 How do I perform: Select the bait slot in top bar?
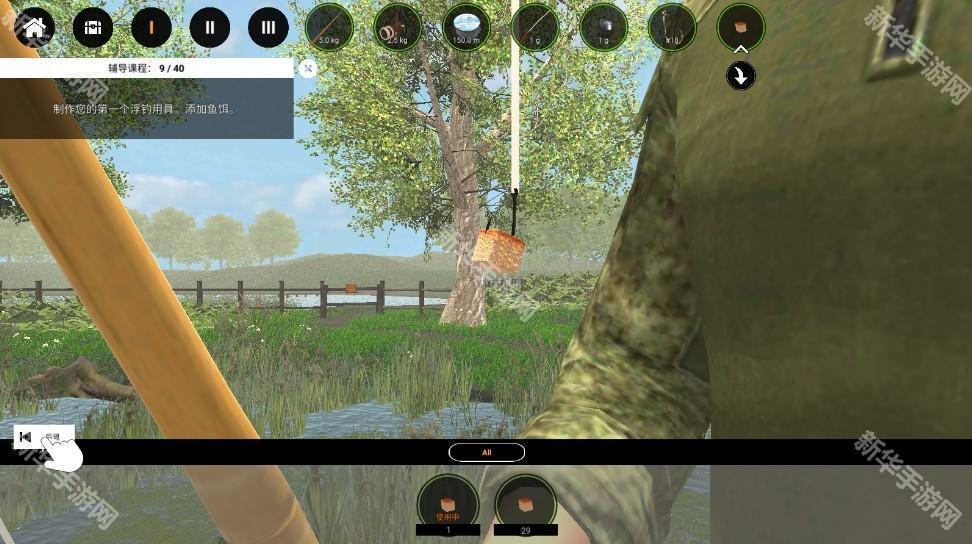(x=741, y=27)
